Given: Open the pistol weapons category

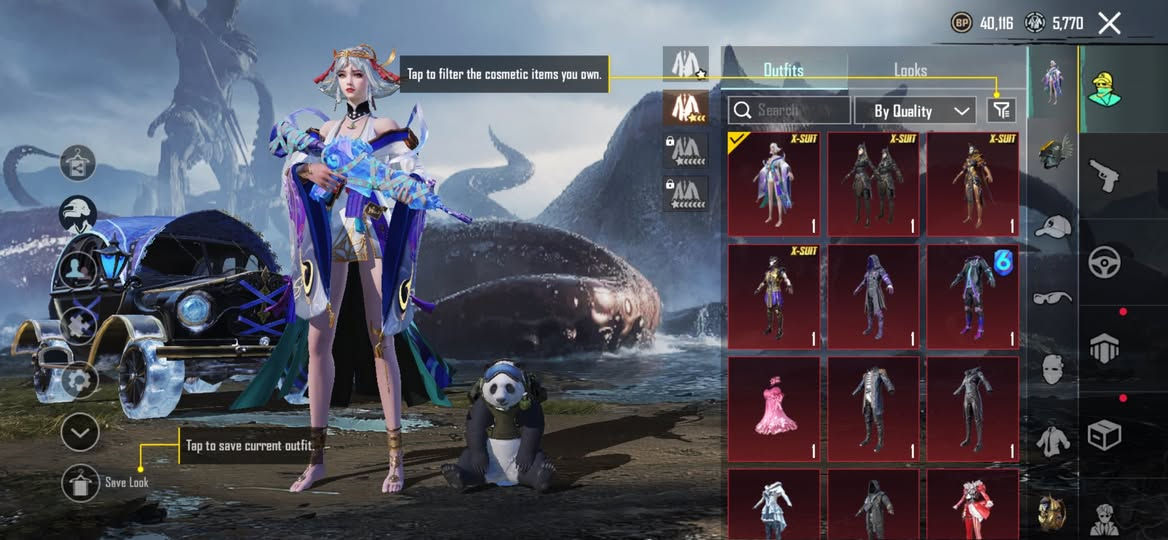Looking at the screenshot, I should pos(1104,174).
